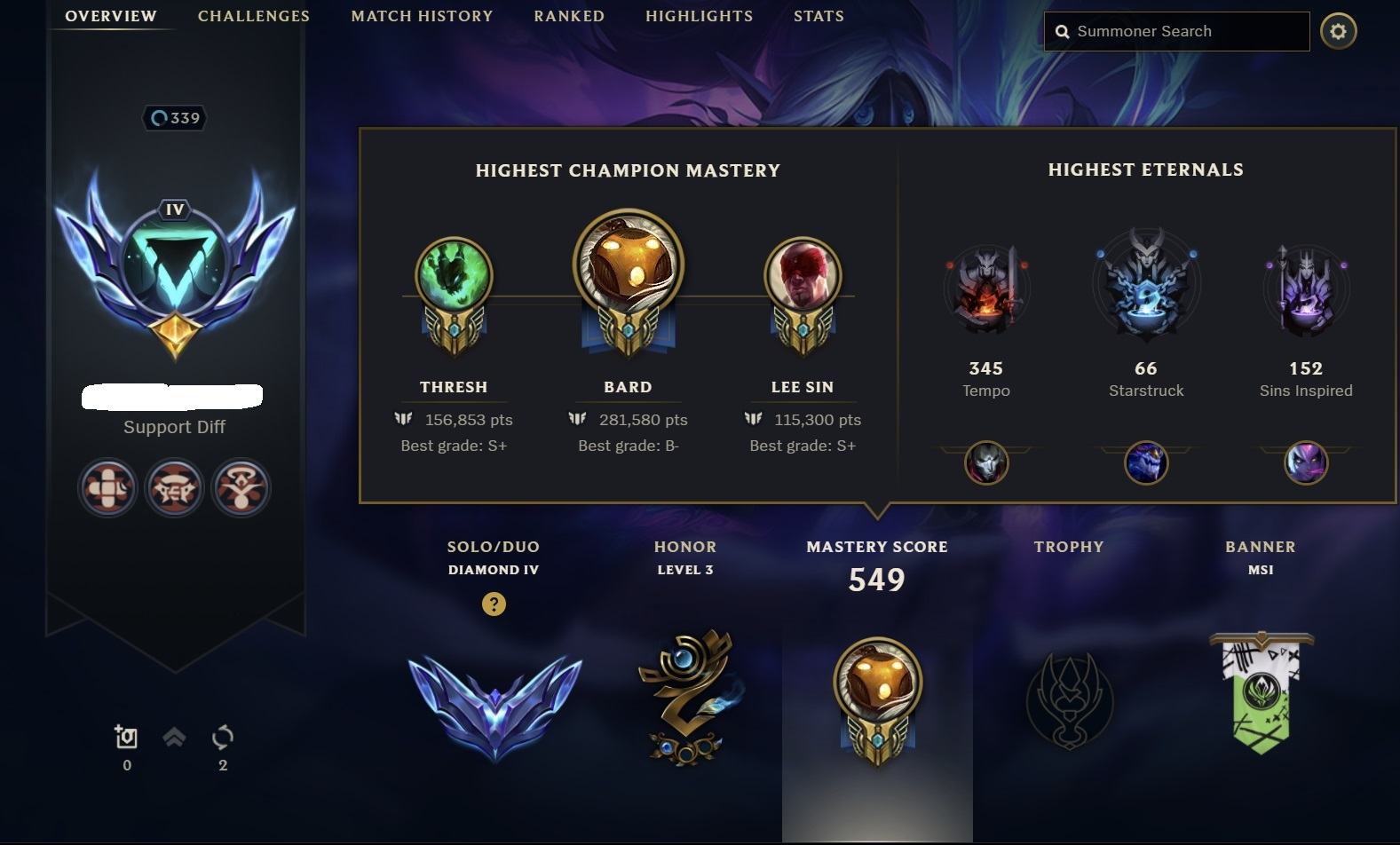The image size is (1400, 845).
Task: Click the Sins Inspired eternal emblem
Action: pos(1305,288)
